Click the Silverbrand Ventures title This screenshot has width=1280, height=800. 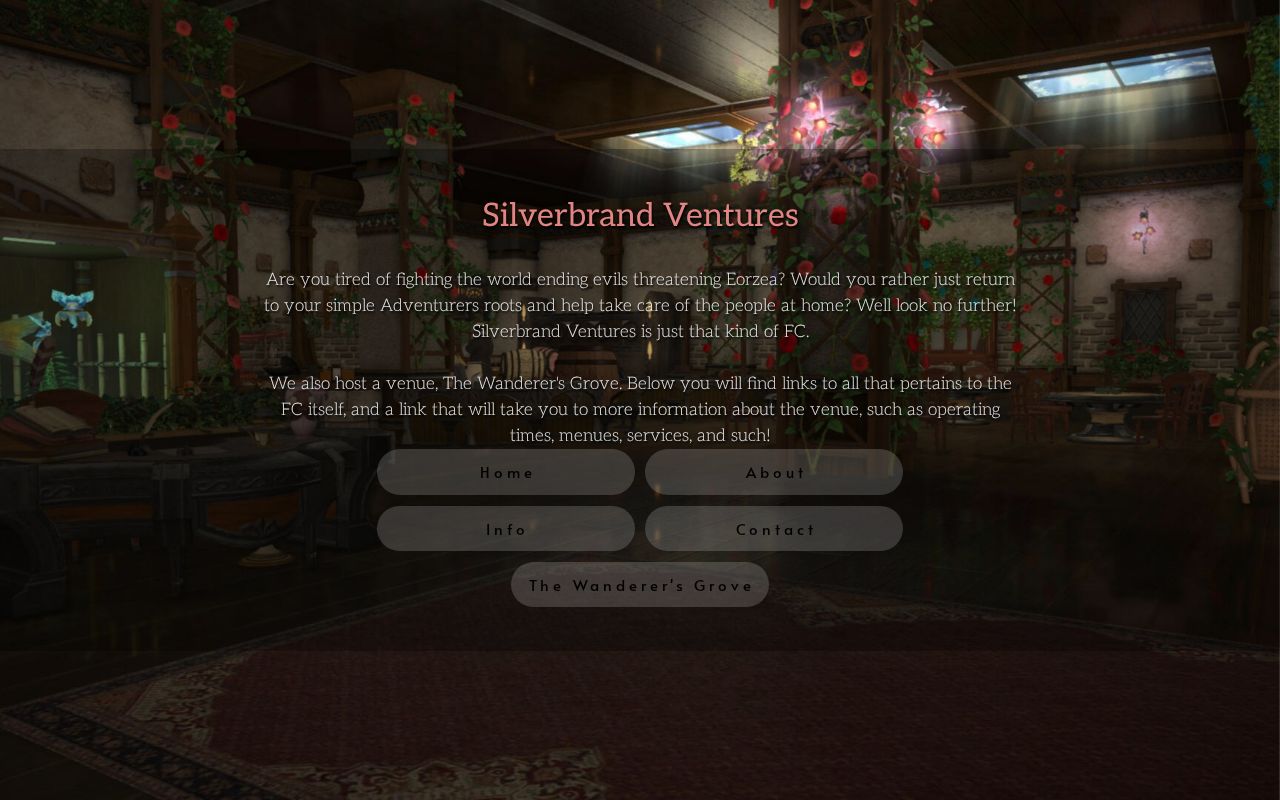[x=639, y=214]
